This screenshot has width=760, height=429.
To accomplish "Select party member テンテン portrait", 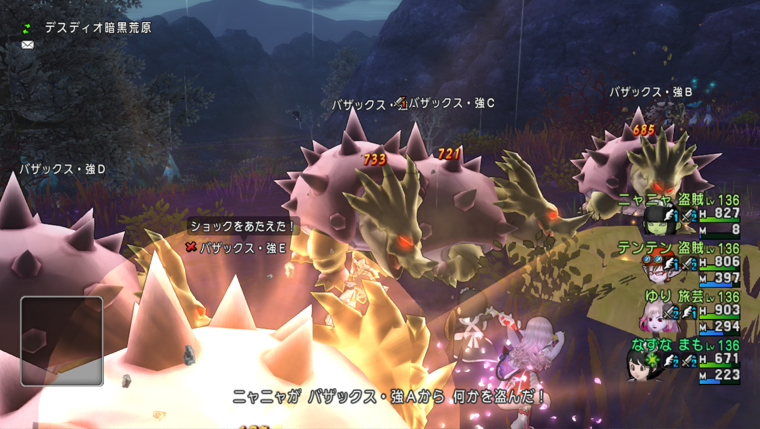I will [x=657, y=270].
